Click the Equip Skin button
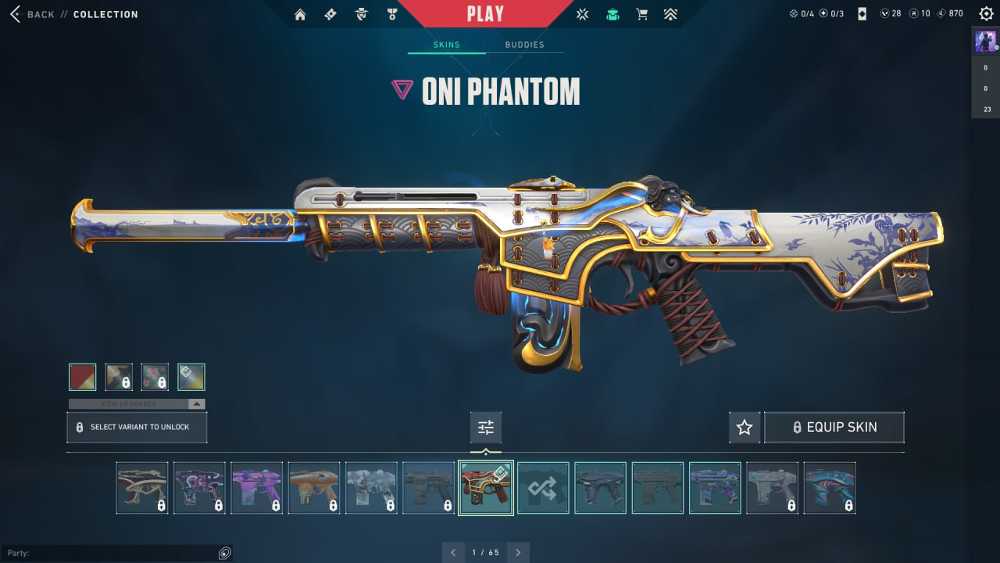1000x563 pixels. coord(834,427)
